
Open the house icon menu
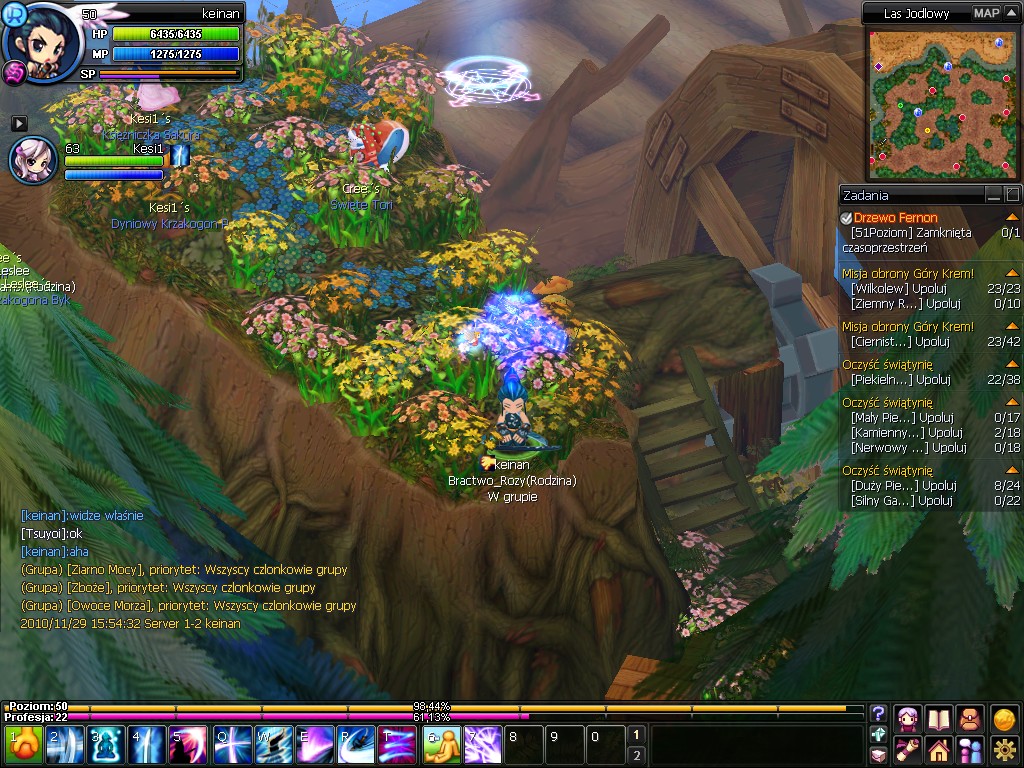pos(939,749)
